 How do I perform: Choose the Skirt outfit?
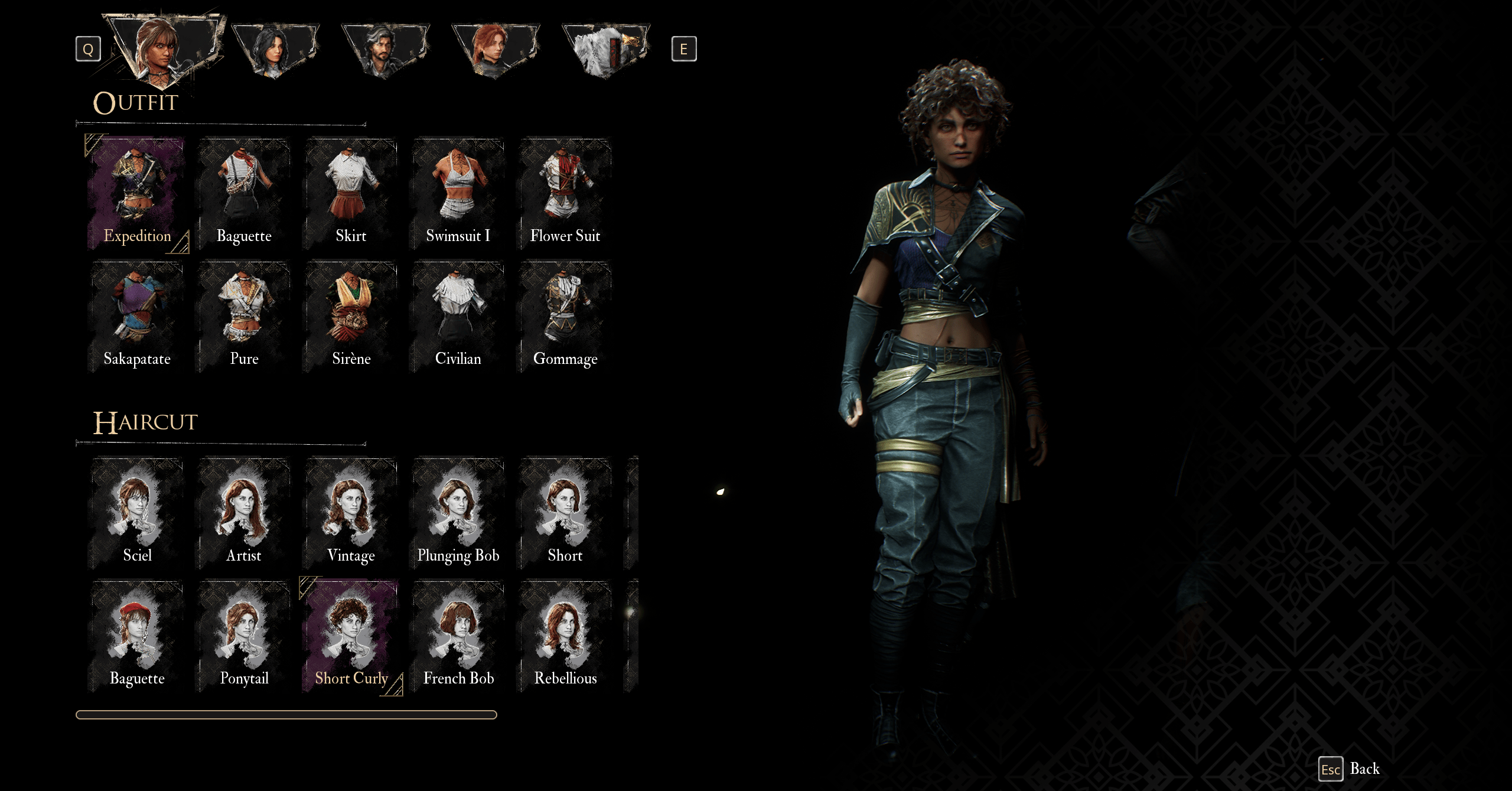[351, 193]
